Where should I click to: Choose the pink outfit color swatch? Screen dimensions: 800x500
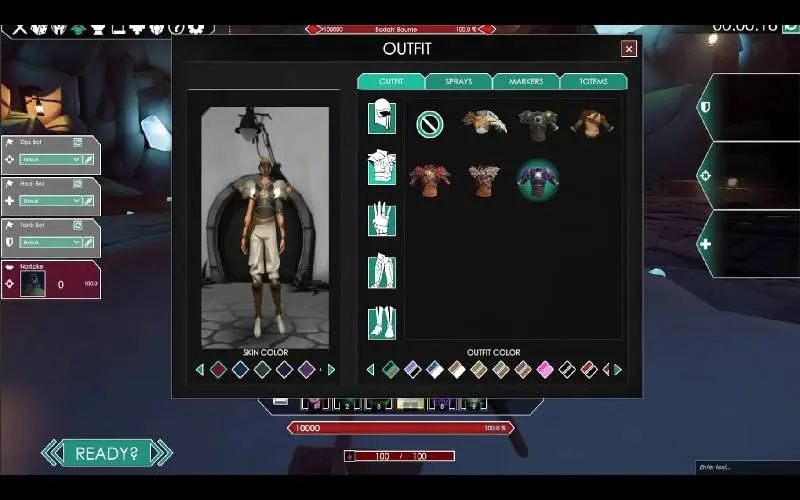tap(545, 369)
